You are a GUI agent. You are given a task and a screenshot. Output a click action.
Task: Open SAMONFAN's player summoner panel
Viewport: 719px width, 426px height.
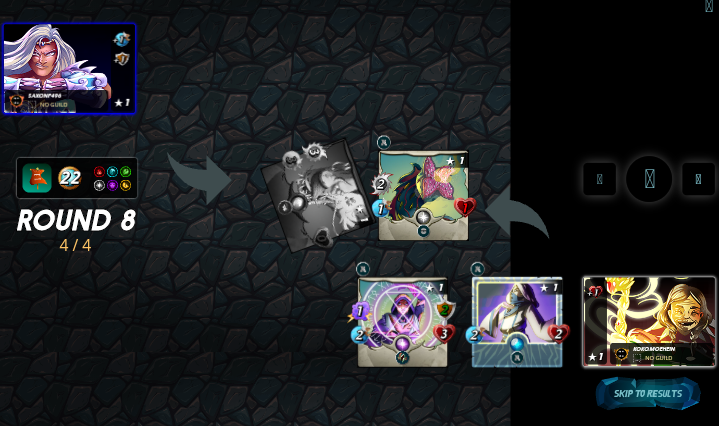pos(69,68)
